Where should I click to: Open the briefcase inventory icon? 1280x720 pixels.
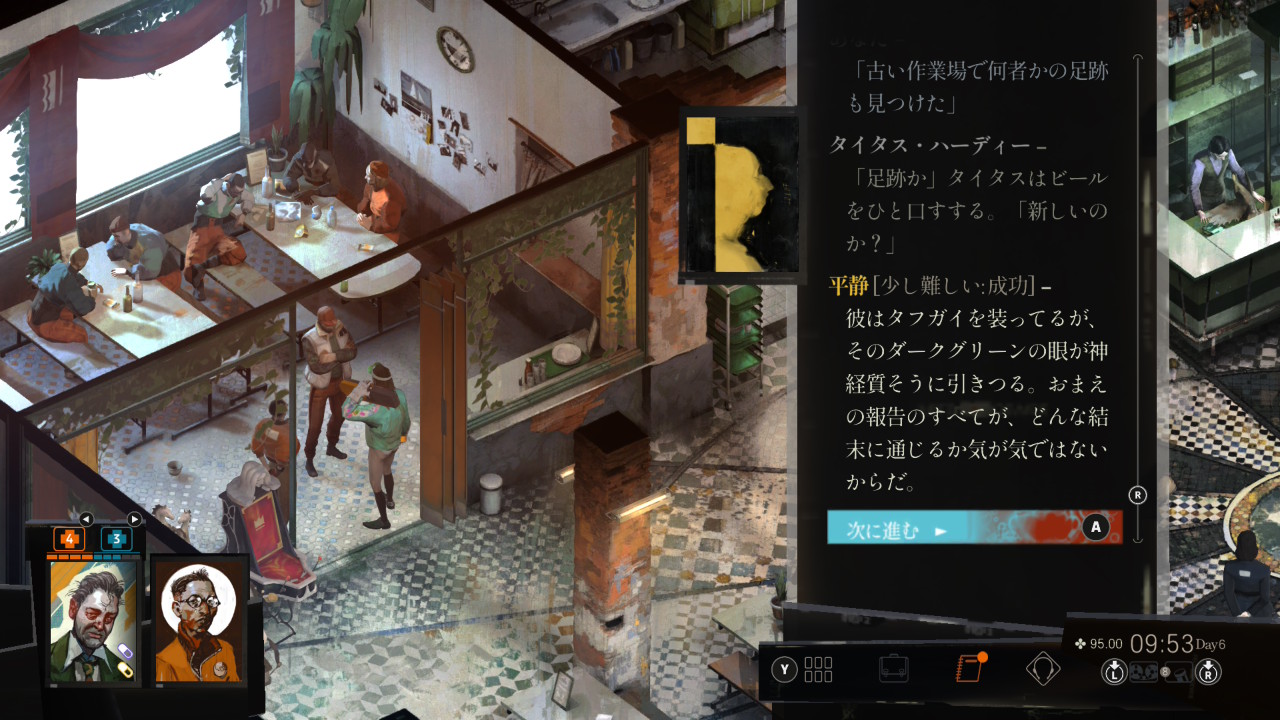[x=893, y=668]
